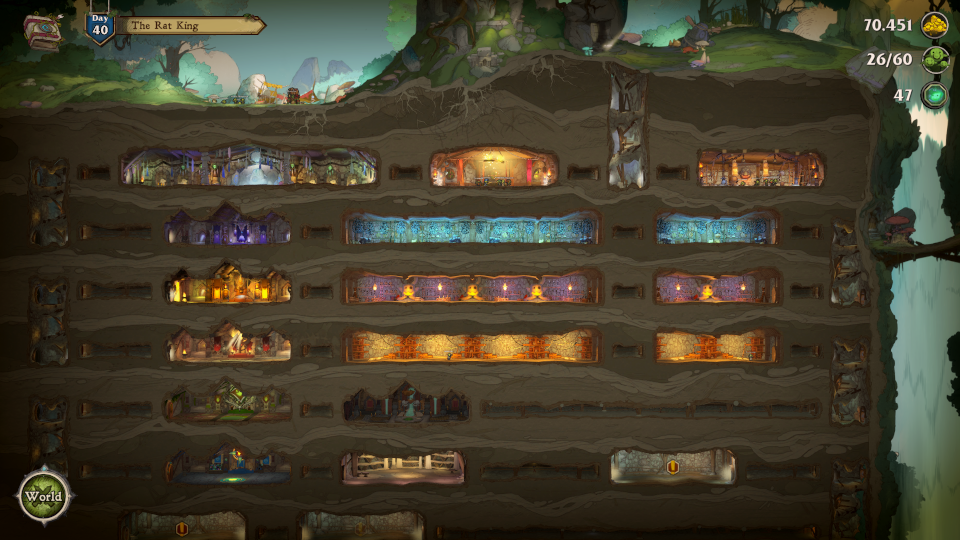
Task: Click the Day 40 shield badge
Action: (100, 26)
